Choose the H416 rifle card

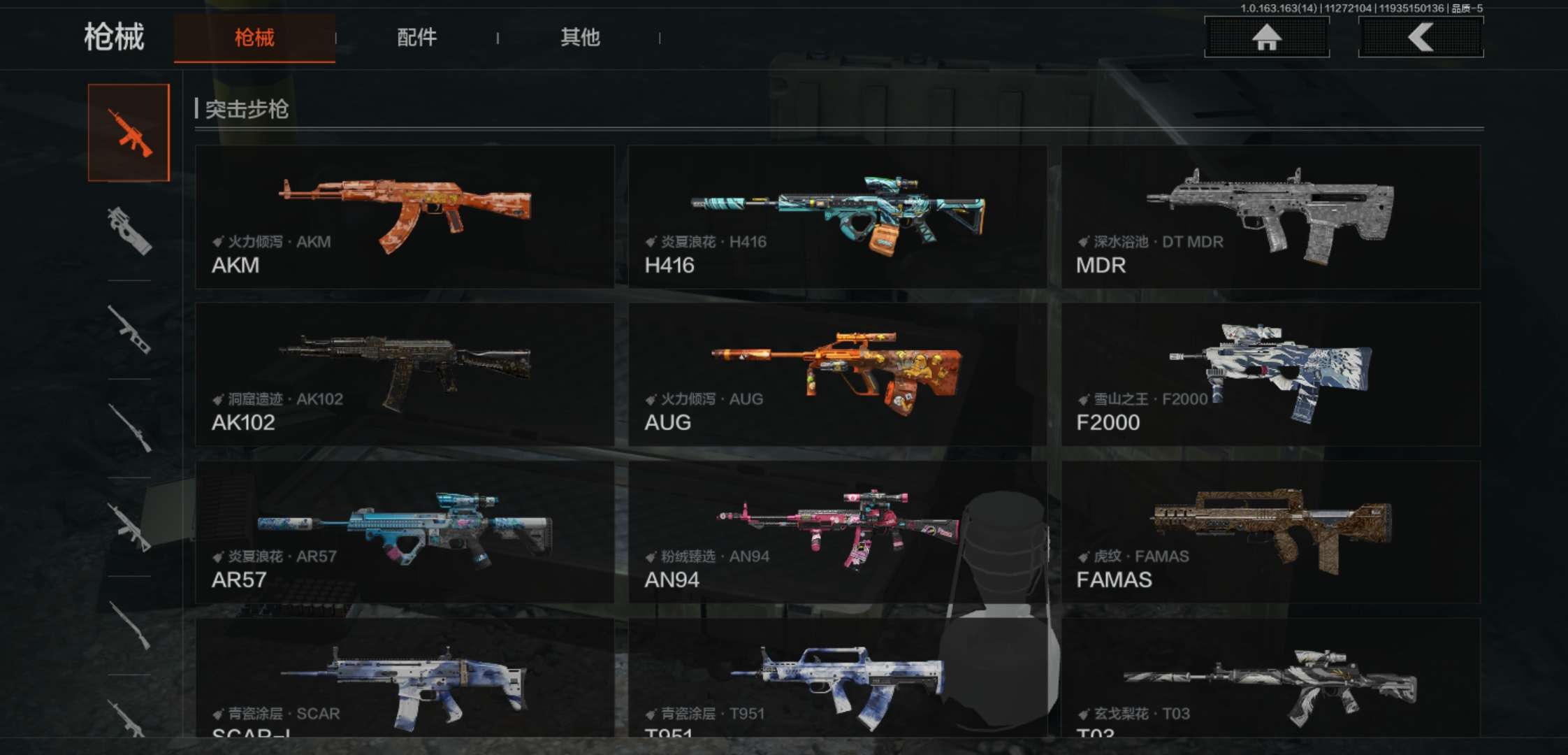[x=837, y=217]
